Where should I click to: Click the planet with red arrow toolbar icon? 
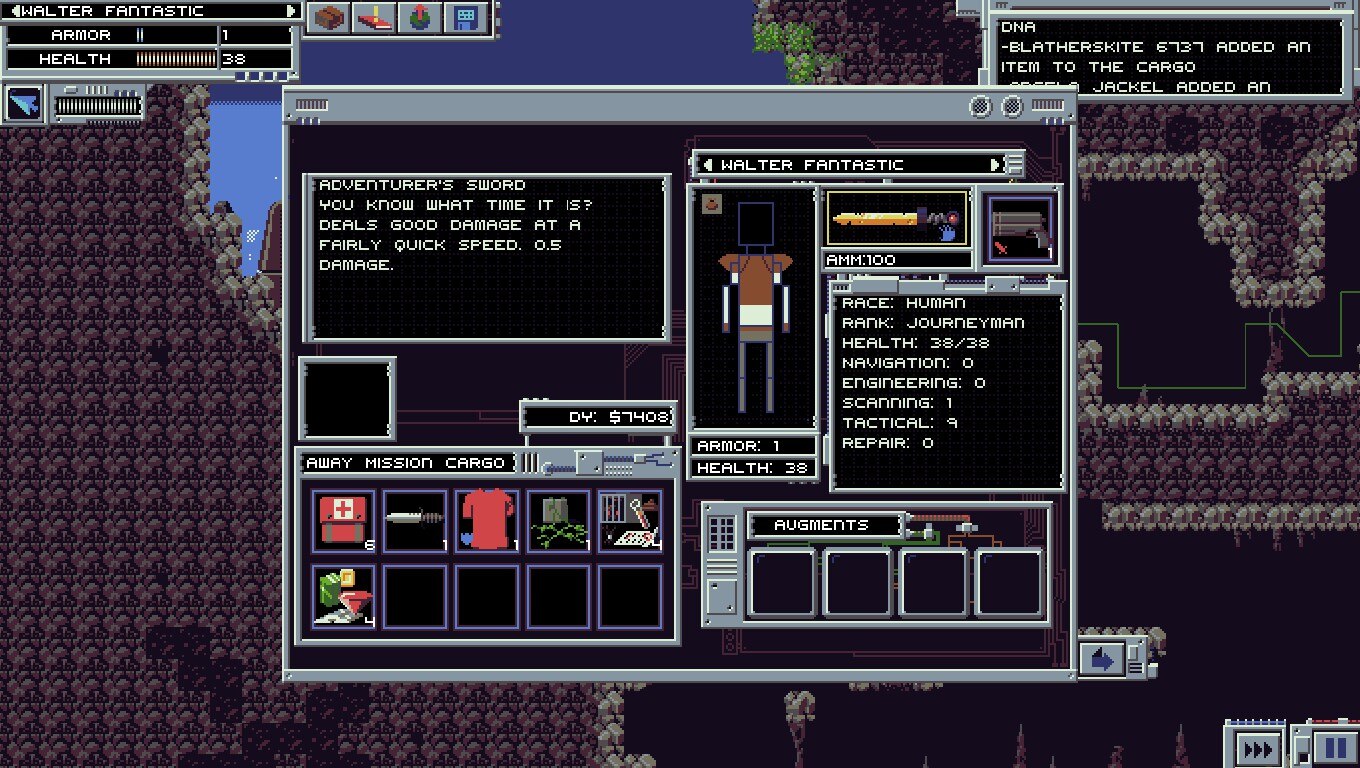click(419, 18)
